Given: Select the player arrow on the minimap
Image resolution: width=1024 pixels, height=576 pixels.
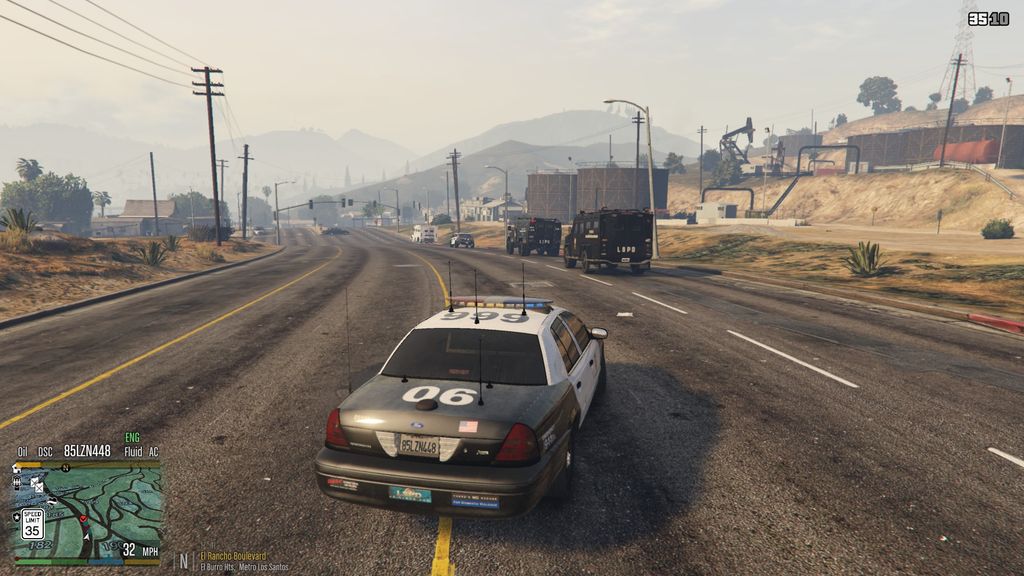Looking at the screenshot, I should [87, 537].
